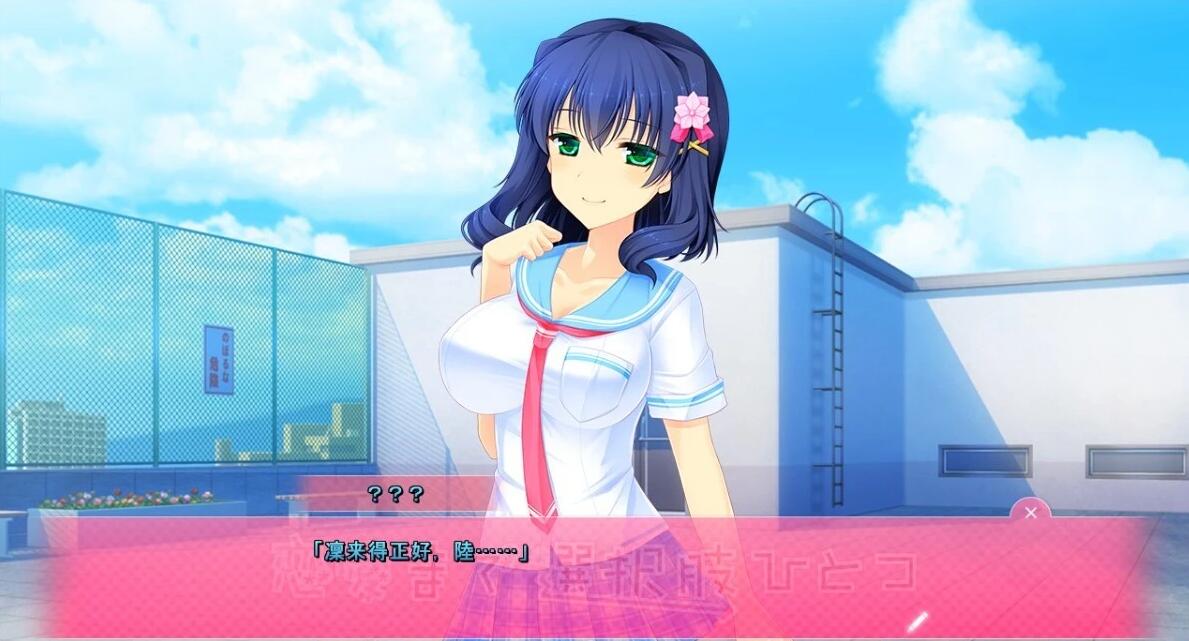The image size is (1189, 641).
Task: Hide the dialogue box with the X button
Action: coord(1030,513)
